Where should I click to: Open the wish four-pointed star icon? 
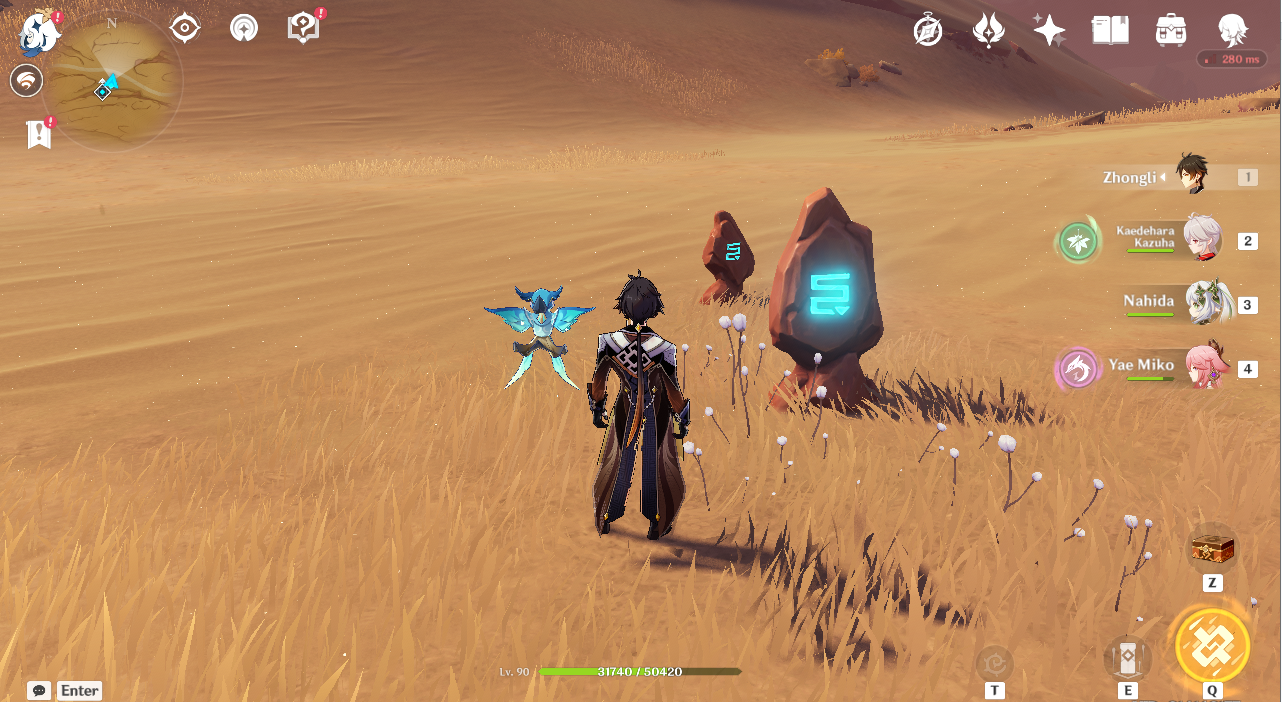pos(1049,31)
